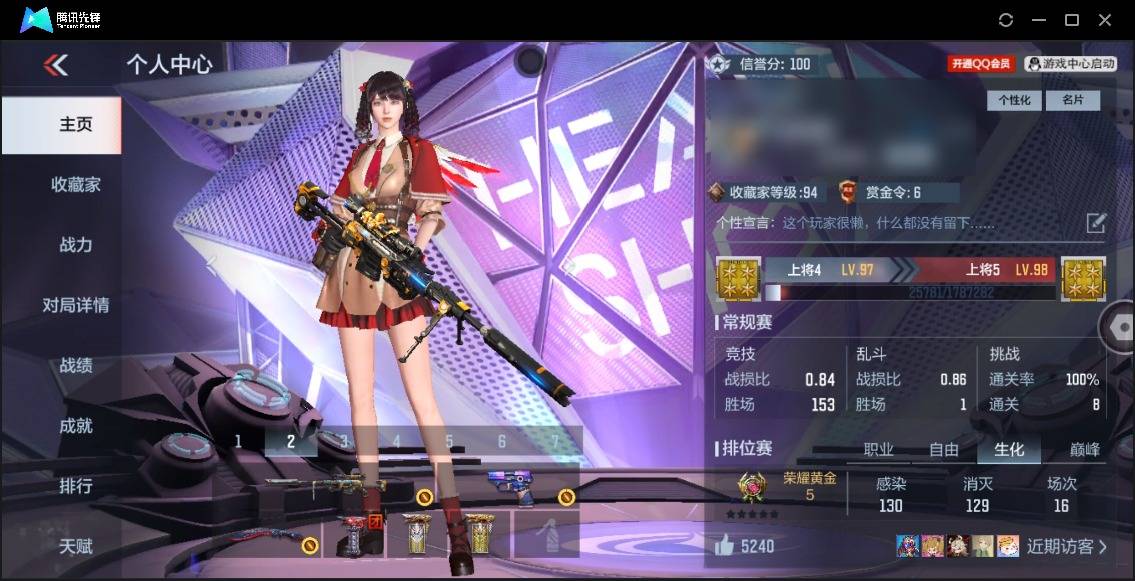Go back using the double-arrow button
The height and width of the screenshot is (581, 1135).
[56, 65]
